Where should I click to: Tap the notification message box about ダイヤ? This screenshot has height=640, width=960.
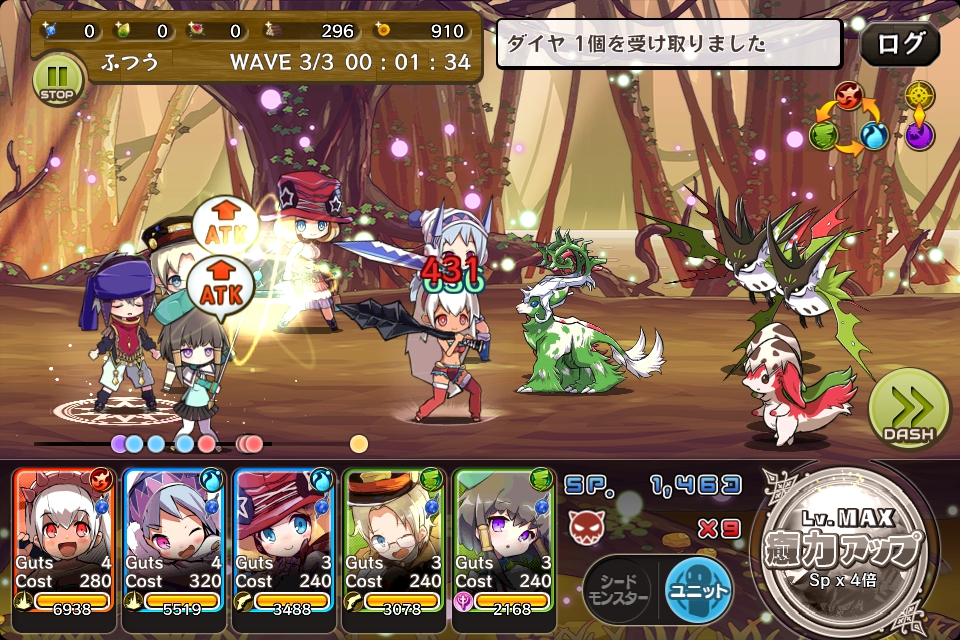pyautogui.click(x=669, y=44)
